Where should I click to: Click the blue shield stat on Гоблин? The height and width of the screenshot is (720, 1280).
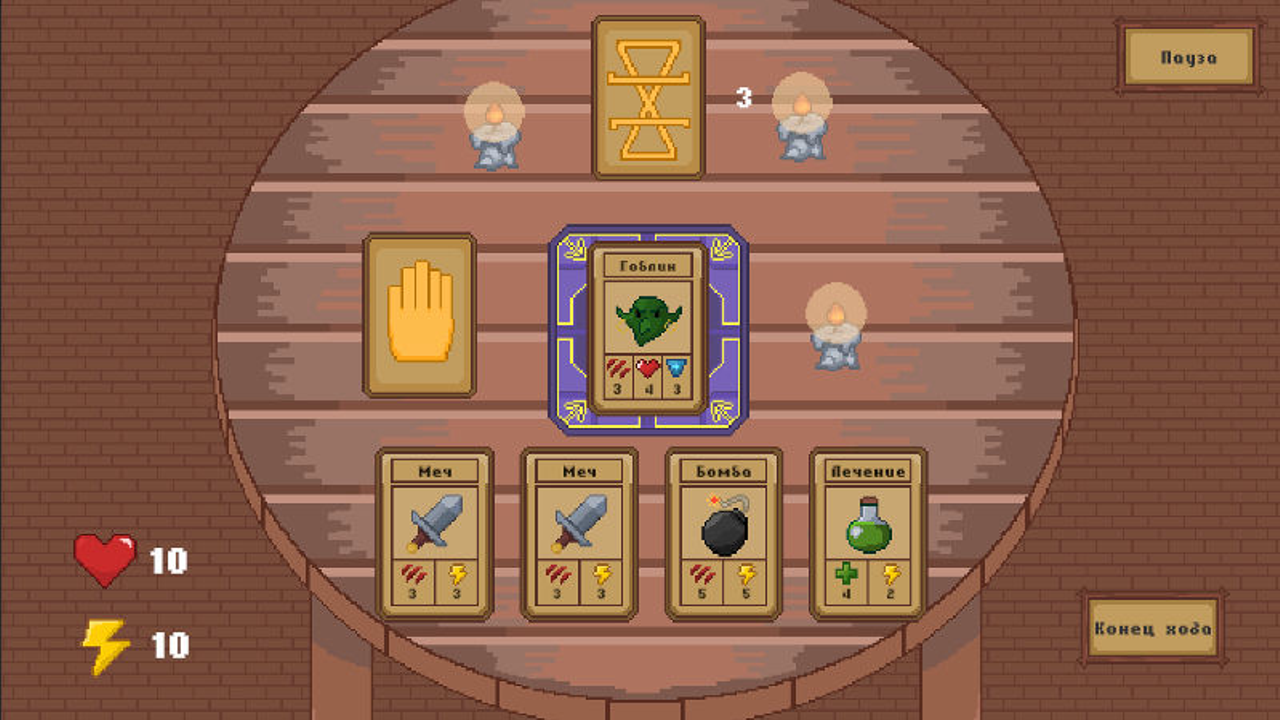point(675,371)
